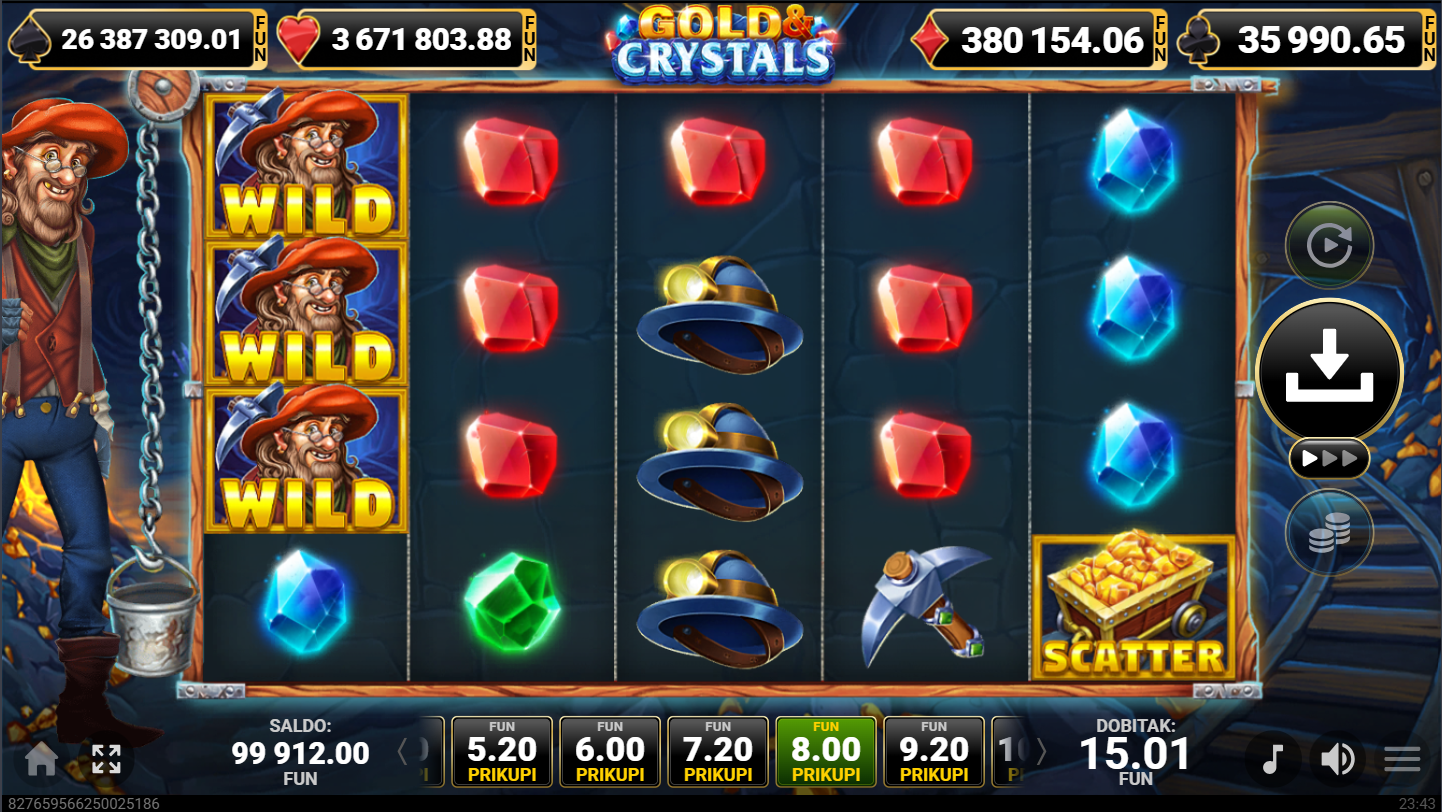Mute sound with the speaker icon

click(1337, 760)
